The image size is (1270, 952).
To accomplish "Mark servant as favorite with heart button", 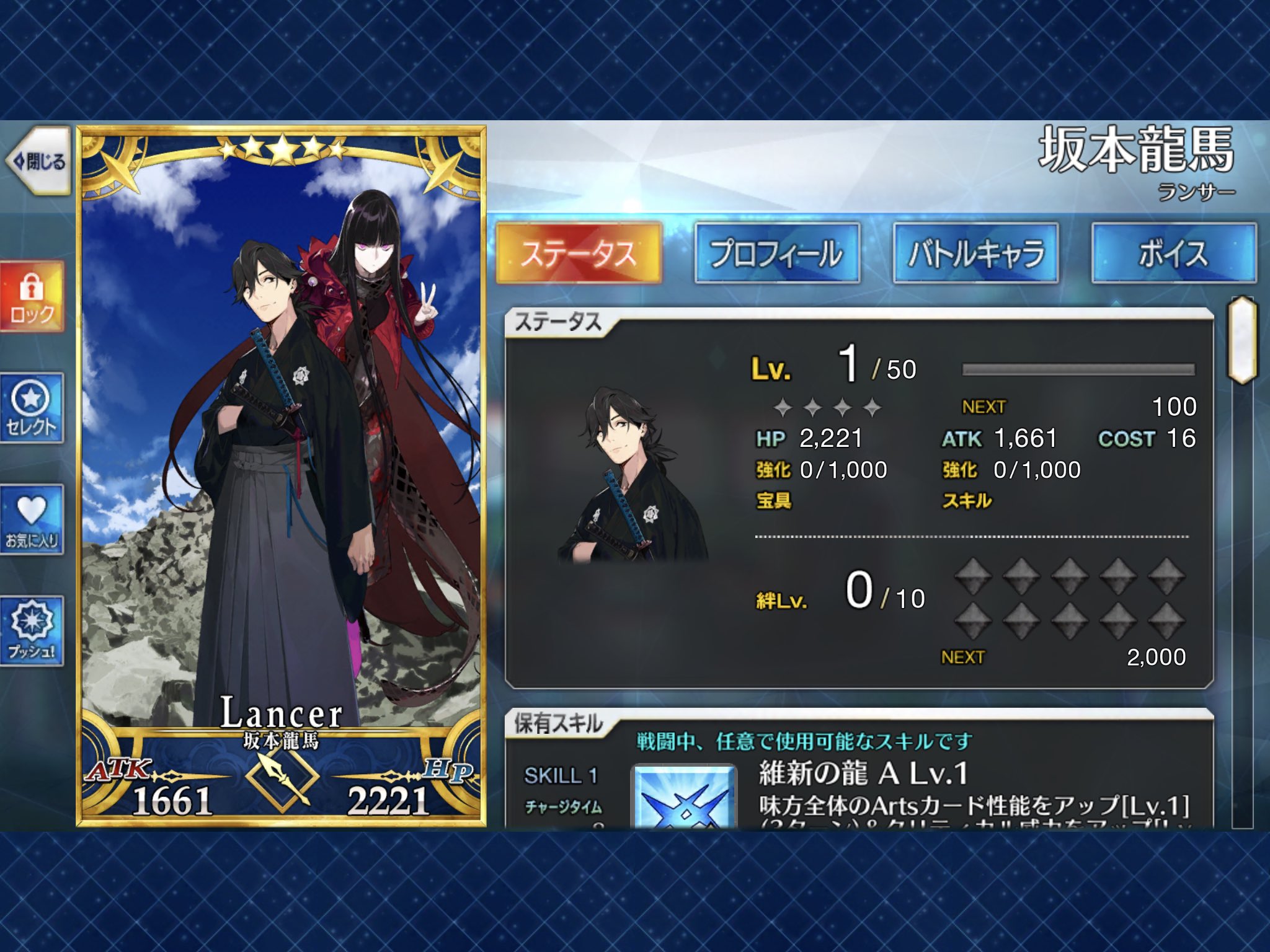I will (32, 519).
